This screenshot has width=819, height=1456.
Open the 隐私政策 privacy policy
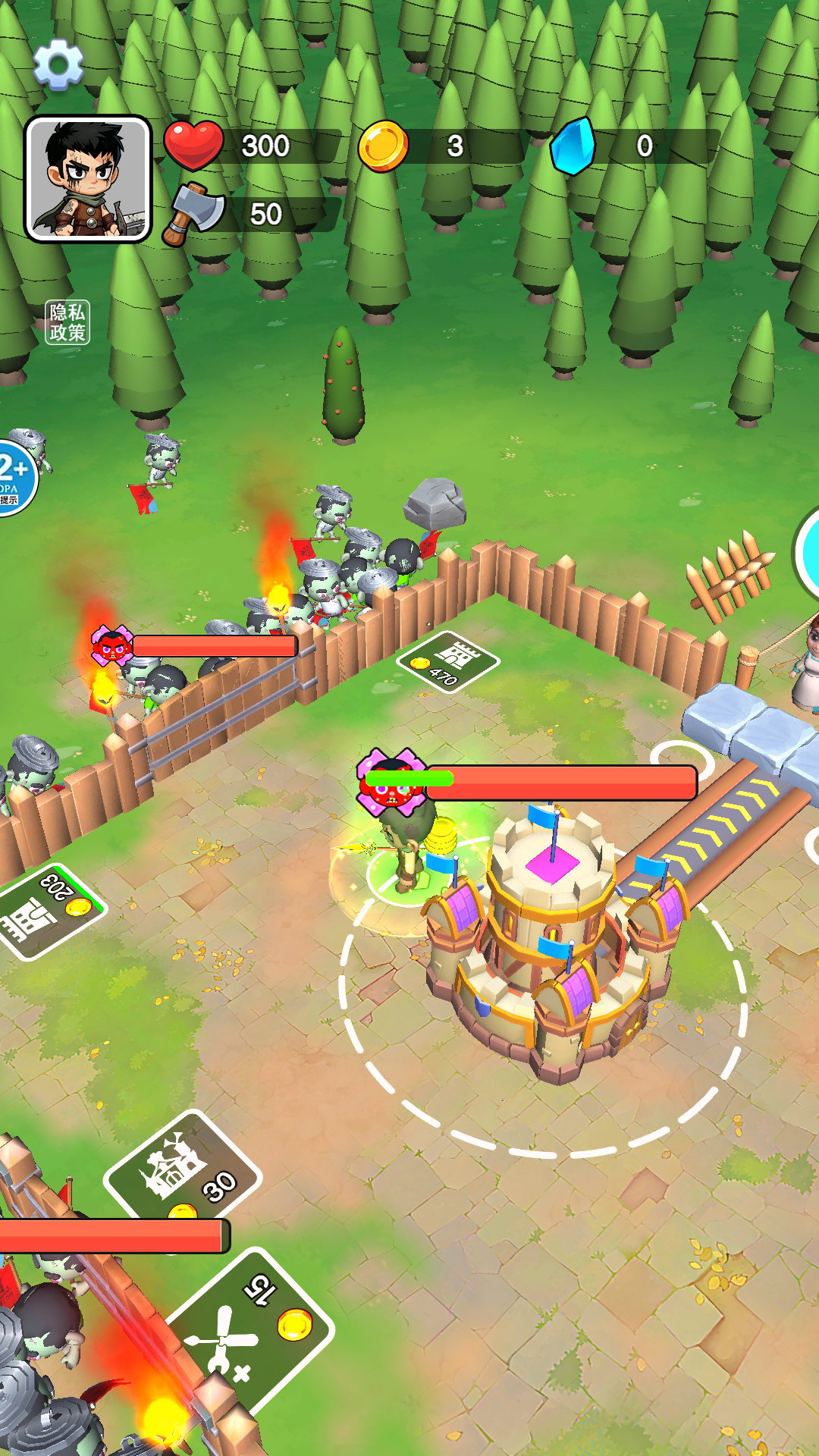pos(67,322)
